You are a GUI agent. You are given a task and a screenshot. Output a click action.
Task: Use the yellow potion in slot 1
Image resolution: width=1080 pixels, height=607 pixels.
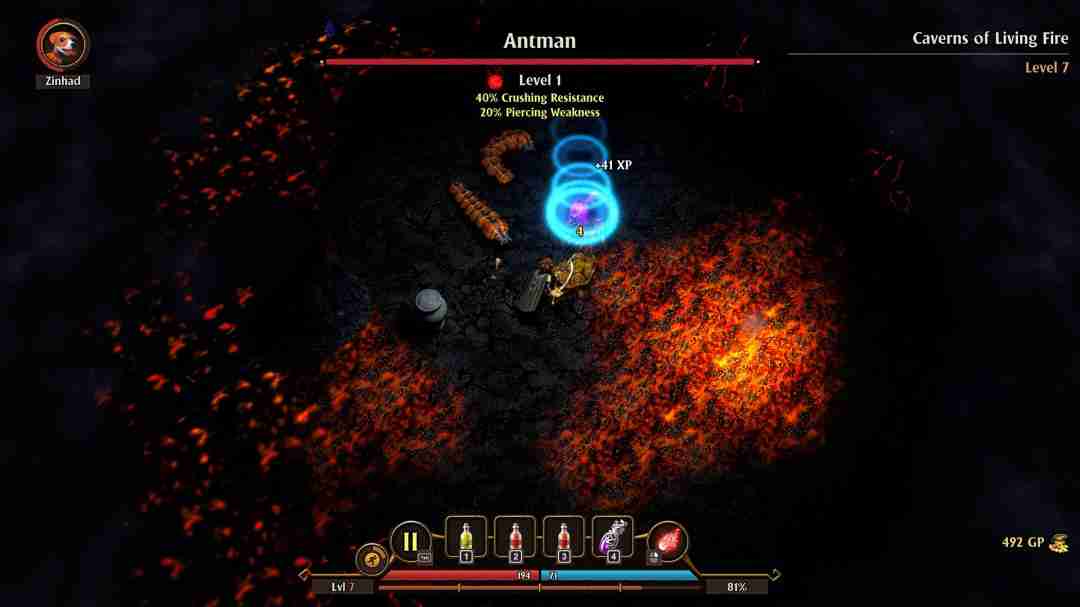point(465,538)
